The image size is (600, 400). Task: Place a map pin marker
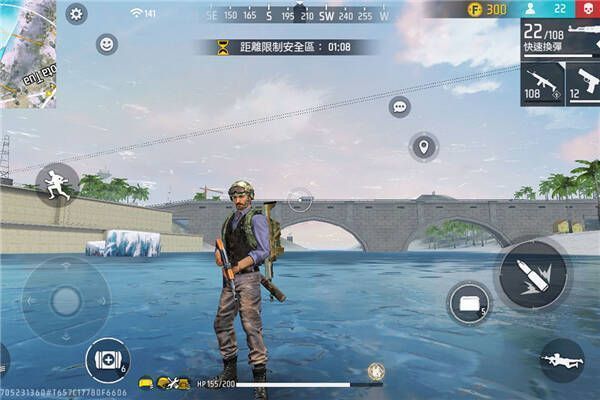click(x=424, y=147)
